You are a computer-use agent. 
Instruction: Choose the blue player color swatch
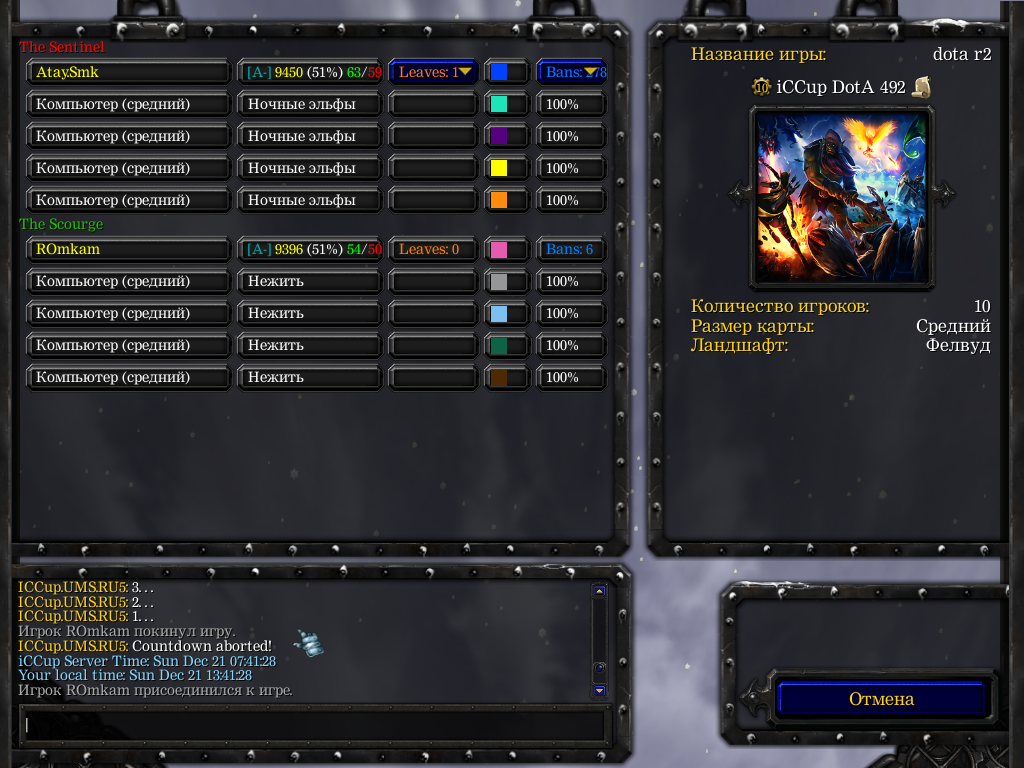[x=499, y=72]
